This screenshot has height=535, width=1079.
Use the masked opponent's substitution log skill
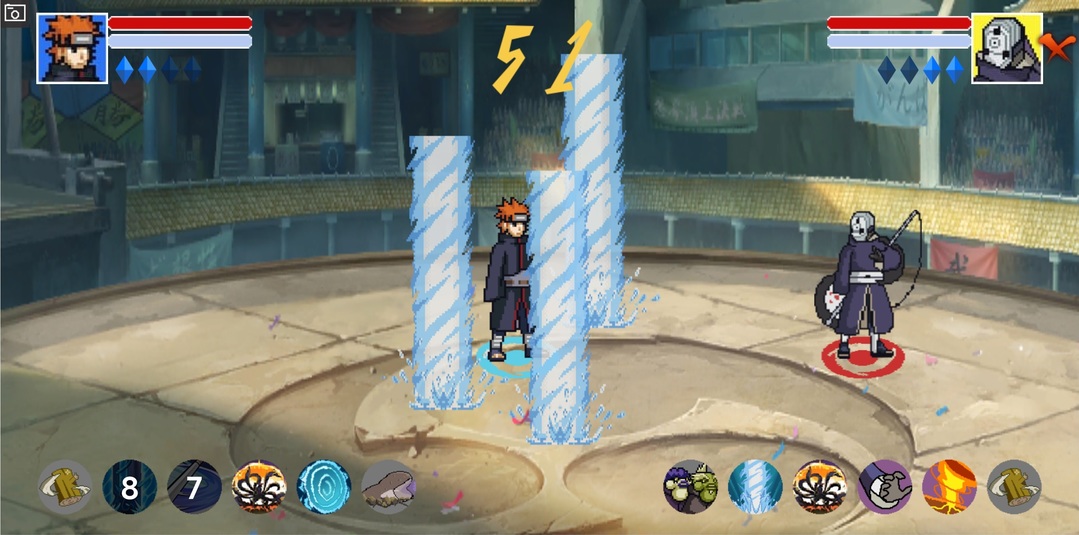pos(1014,487)
